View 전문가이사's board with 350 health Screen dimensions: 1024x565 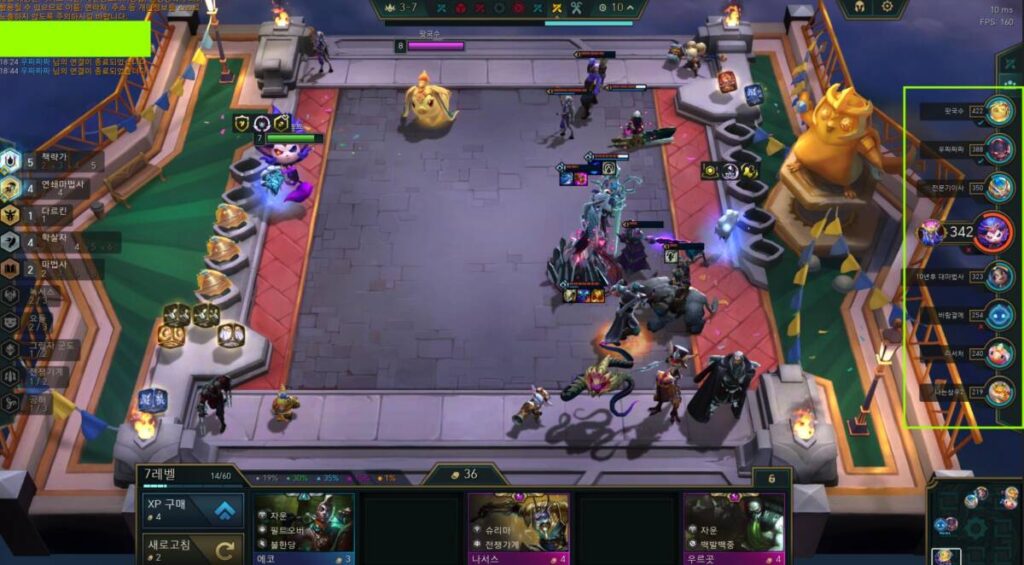[998, 187]
